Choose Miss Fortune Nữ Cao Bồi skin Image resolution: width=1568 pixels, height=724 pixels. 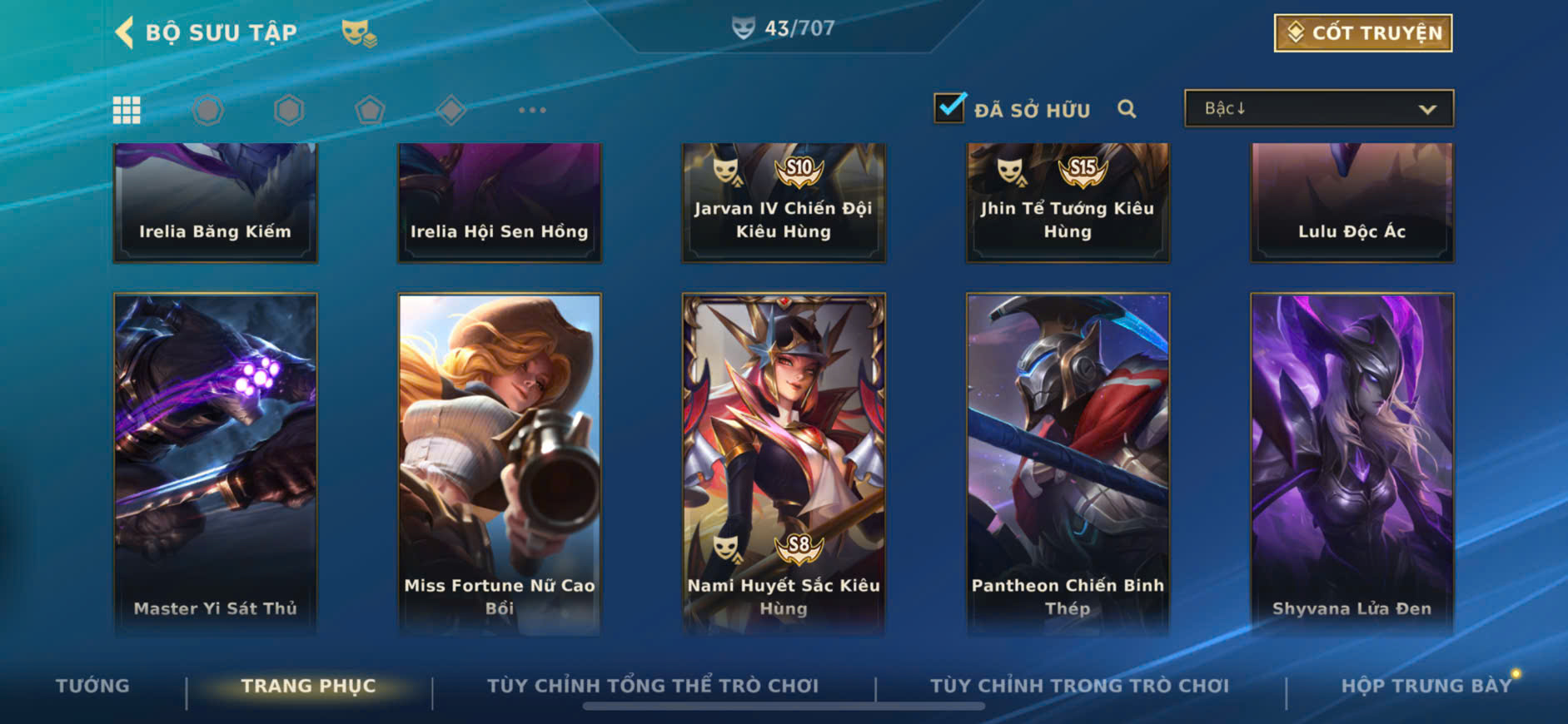500,463
